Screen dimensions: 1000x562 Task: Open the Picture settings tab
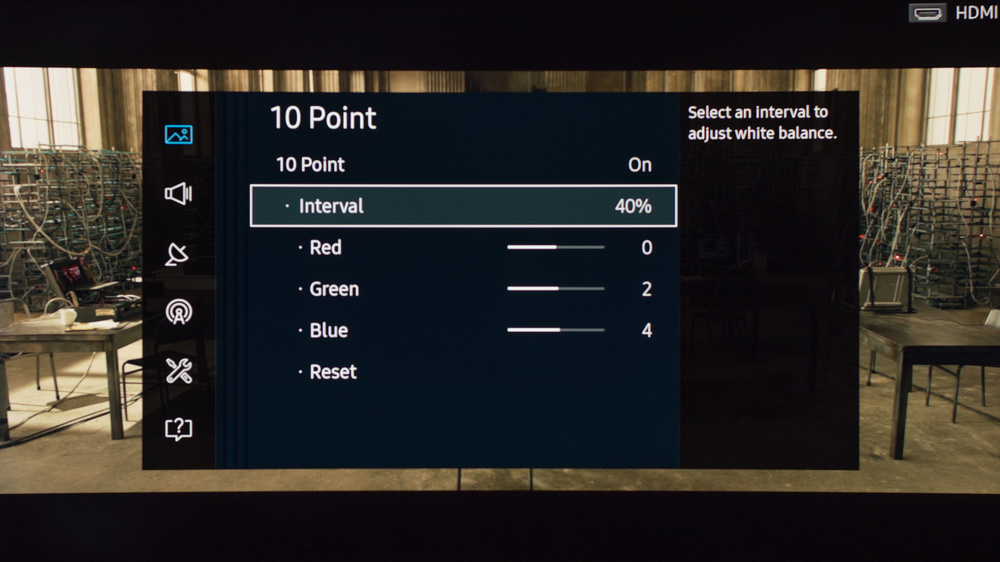coord(179,134)
